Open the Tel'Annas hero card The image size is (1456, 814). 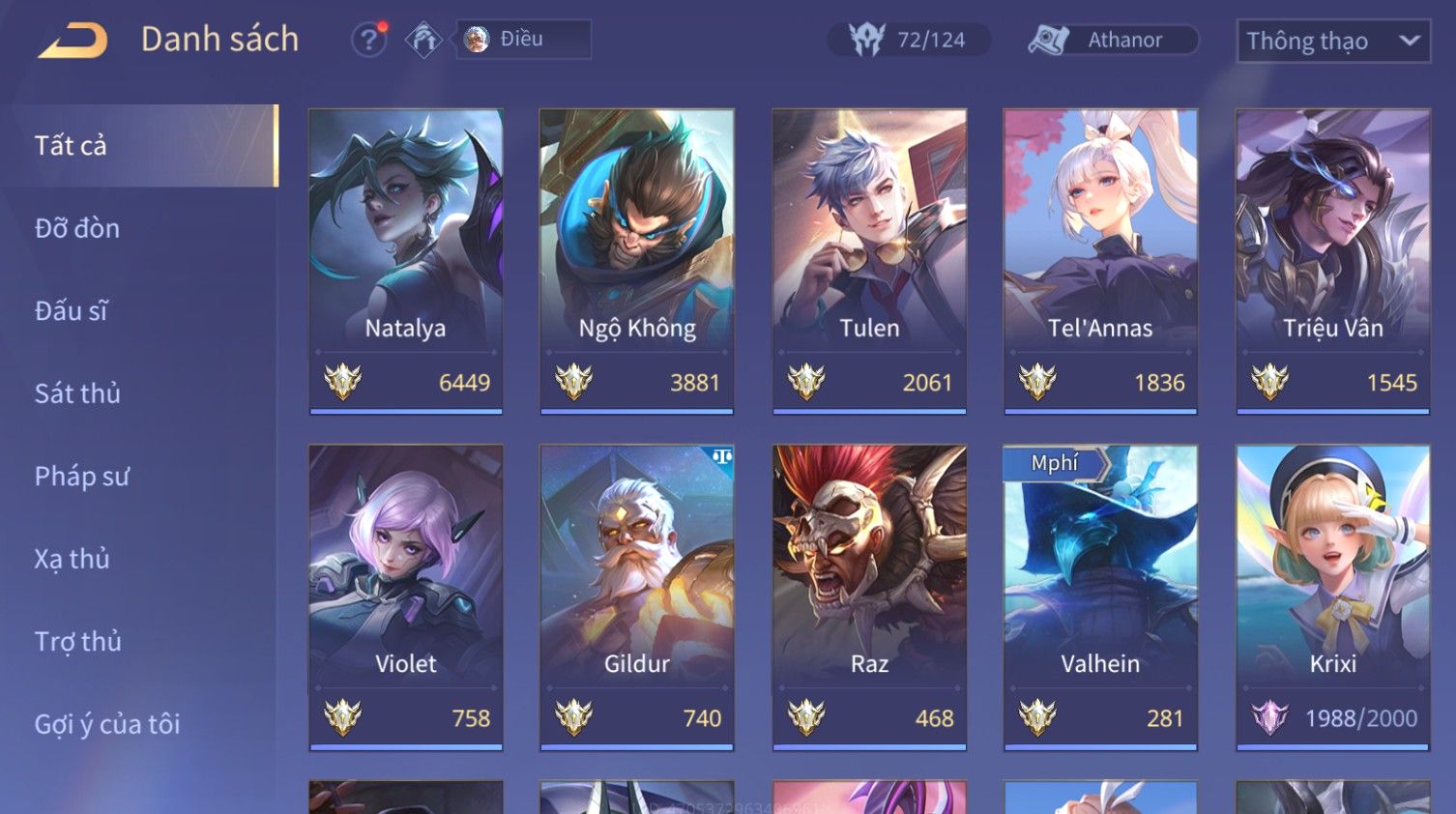click(x=1100, y=261)
